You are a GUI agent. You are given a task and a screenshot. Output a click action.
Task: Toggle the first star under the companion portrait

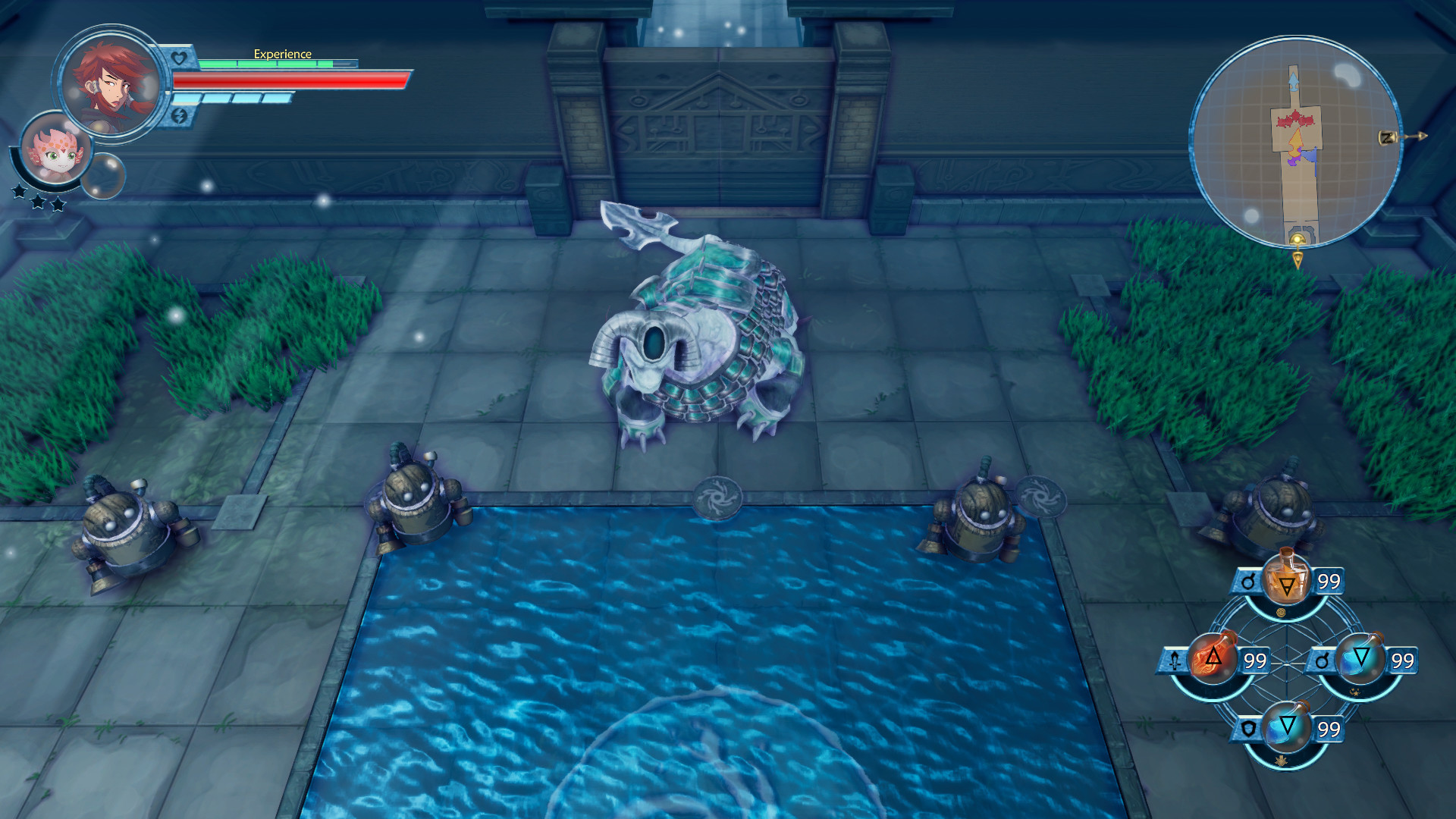click(x=19, y=191)
